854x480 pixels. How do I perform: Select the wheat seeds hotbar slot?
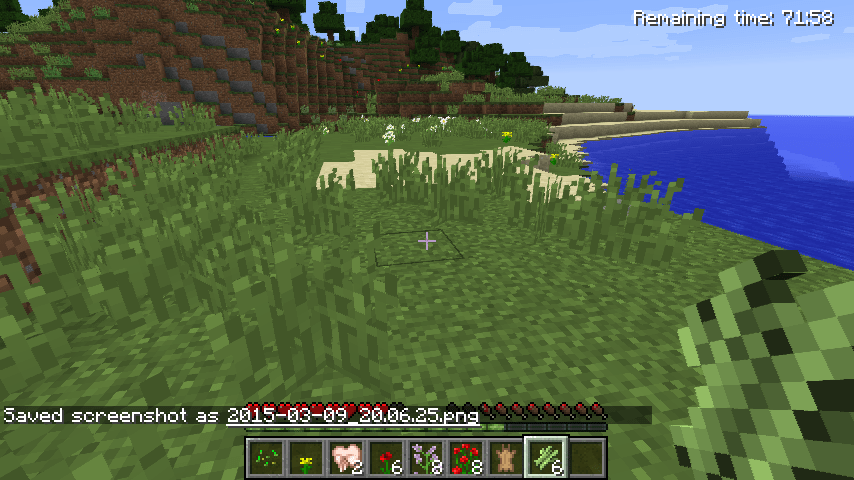pos(264,457)
